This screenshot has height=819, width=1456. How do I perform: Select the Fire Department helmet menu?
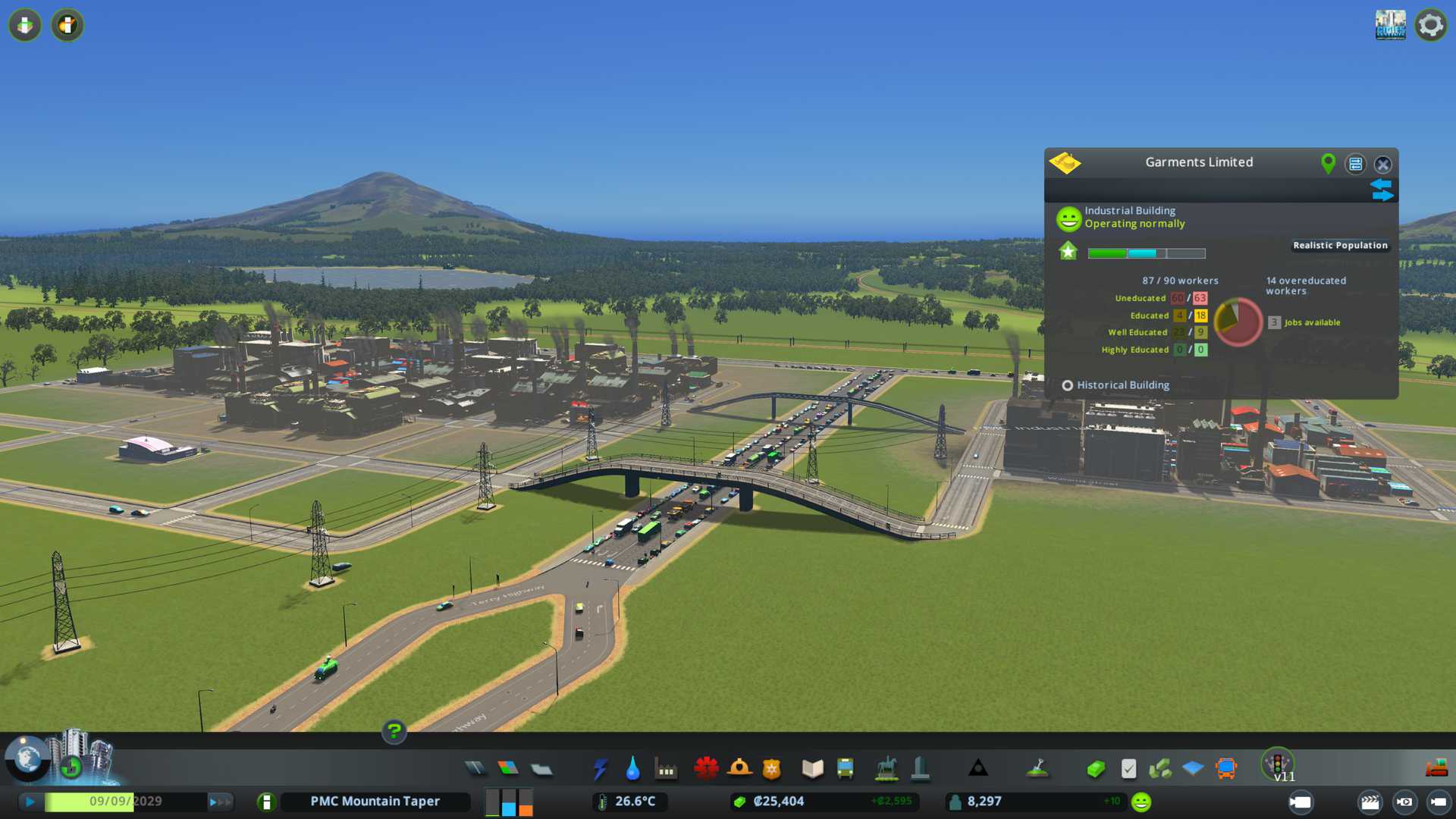click(x=739, y=769)
